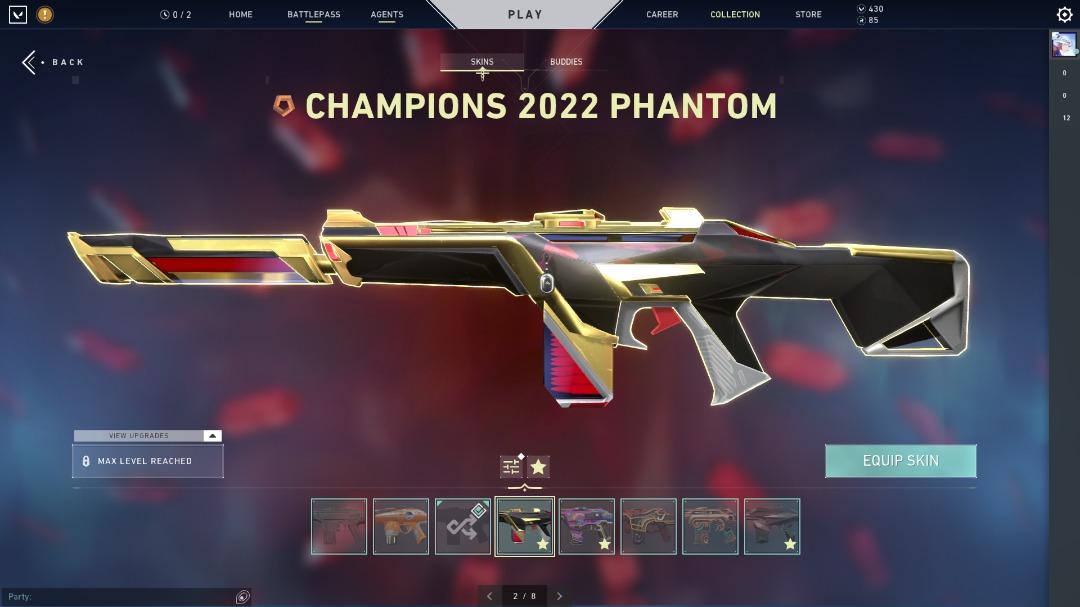
Task: Open the Career page
Action: (662, 15)
